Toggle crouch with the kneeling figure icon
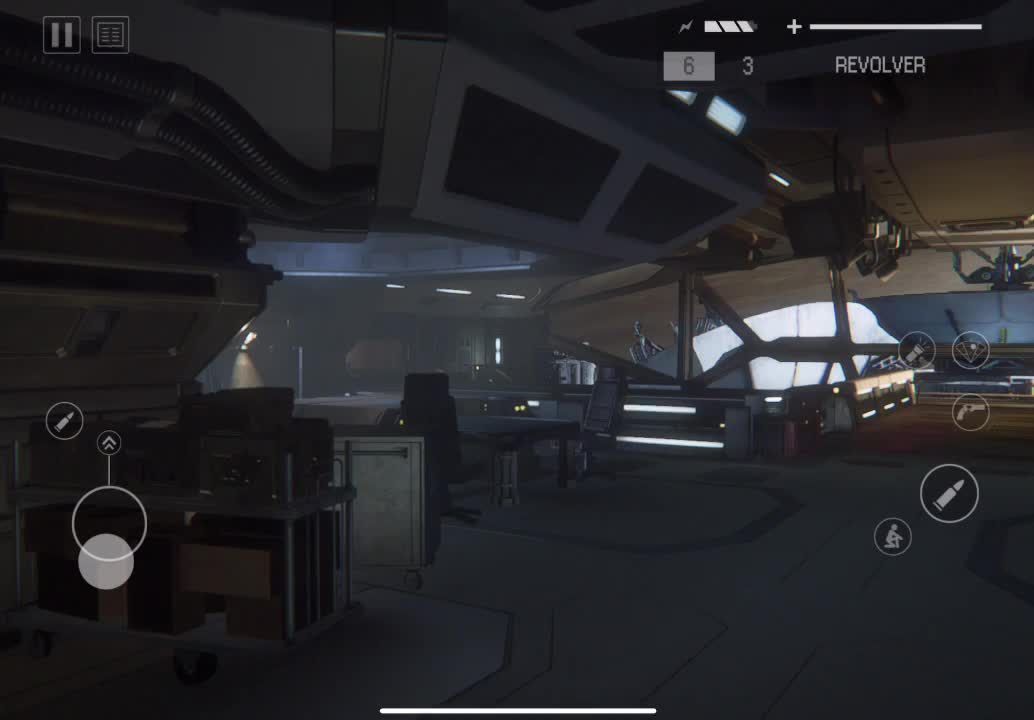 pyautogui.click(x=892, y=537)
